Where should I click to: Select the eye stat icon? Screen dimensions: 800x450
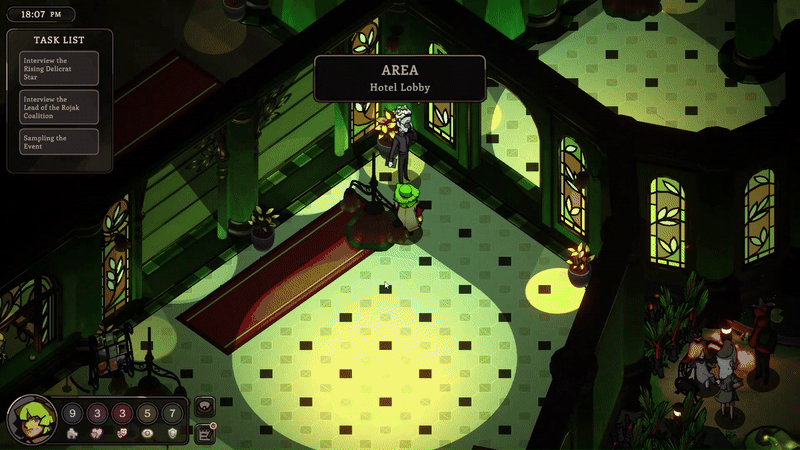point(147,433)
